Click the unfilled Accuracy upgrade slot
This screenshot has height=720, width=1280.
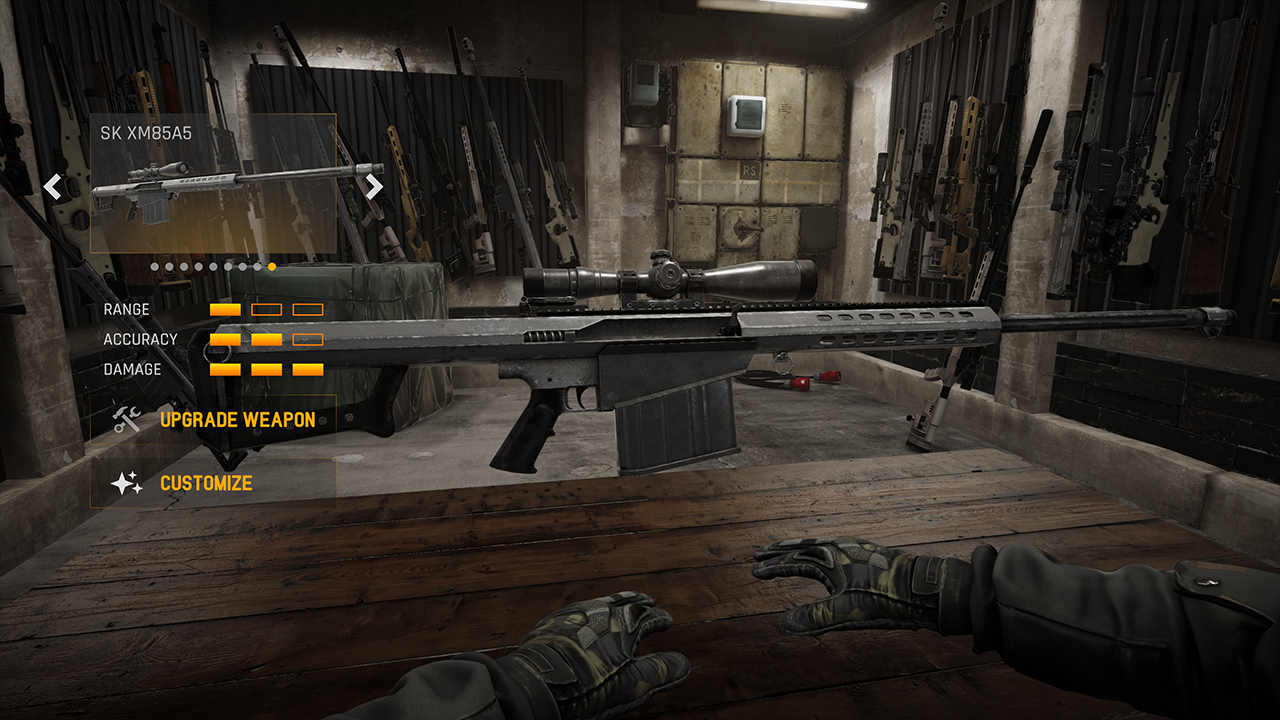(x=309, y=339)
